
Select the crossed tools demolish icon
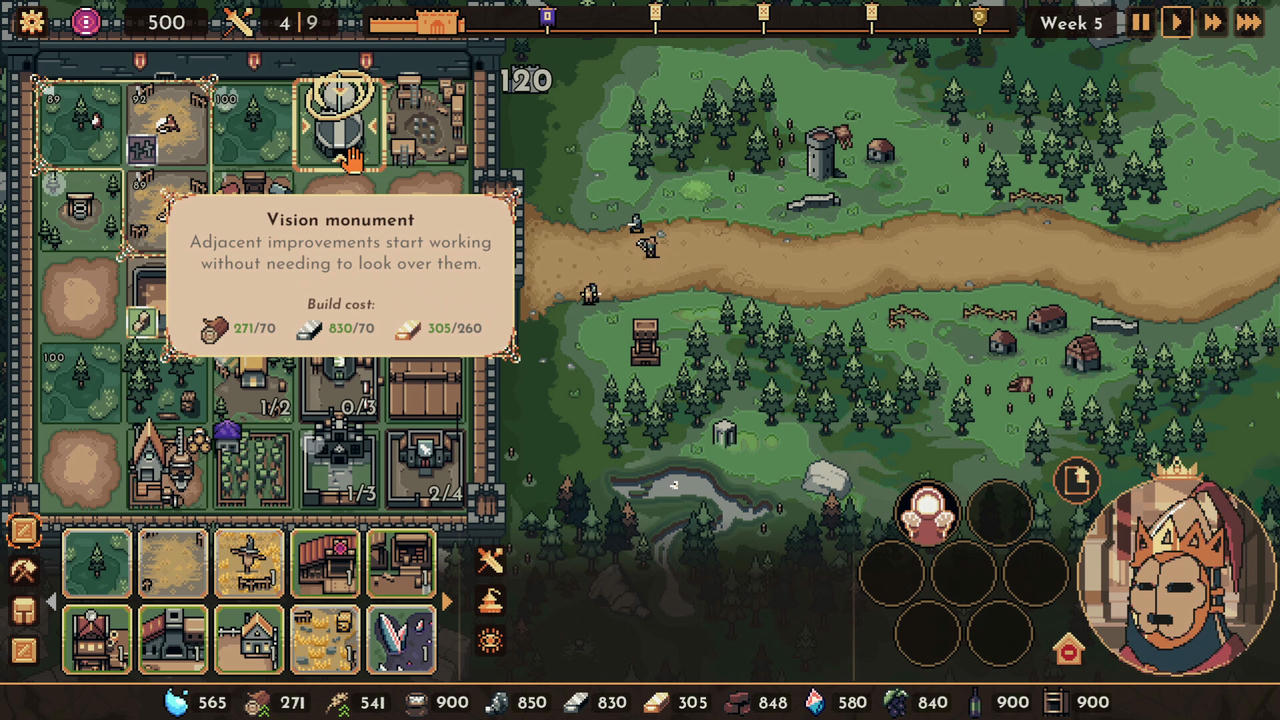point(490,560)
